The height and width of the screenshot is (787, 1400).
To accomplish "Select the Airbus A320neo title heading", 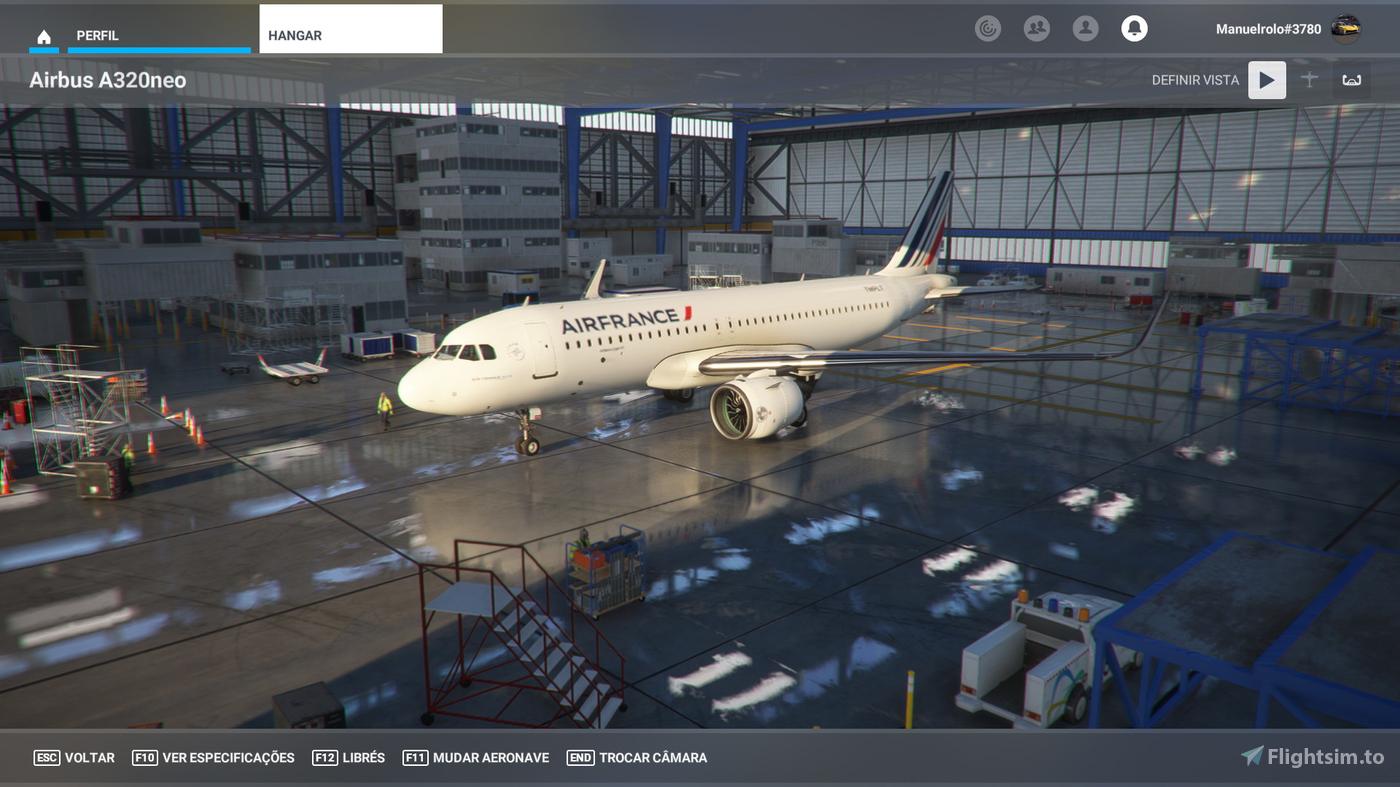I will point(107,80).
